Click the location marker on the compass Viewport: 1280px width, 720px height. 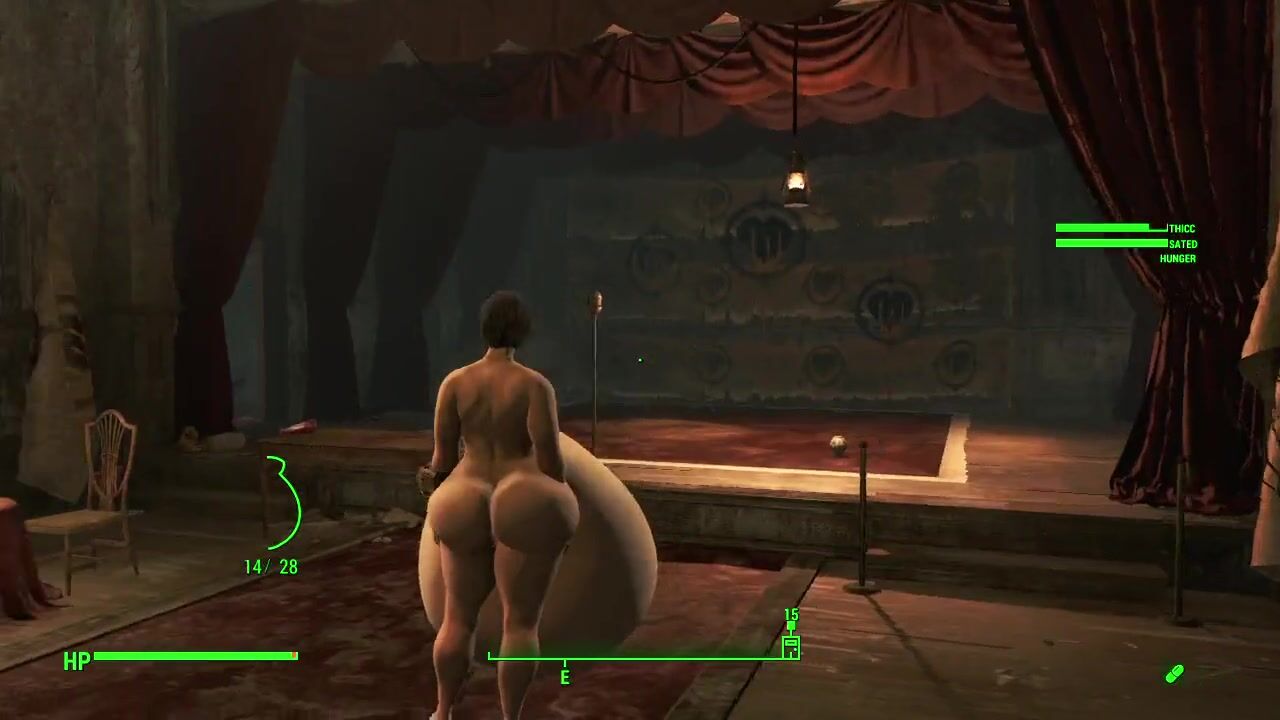tap(791, 645)
